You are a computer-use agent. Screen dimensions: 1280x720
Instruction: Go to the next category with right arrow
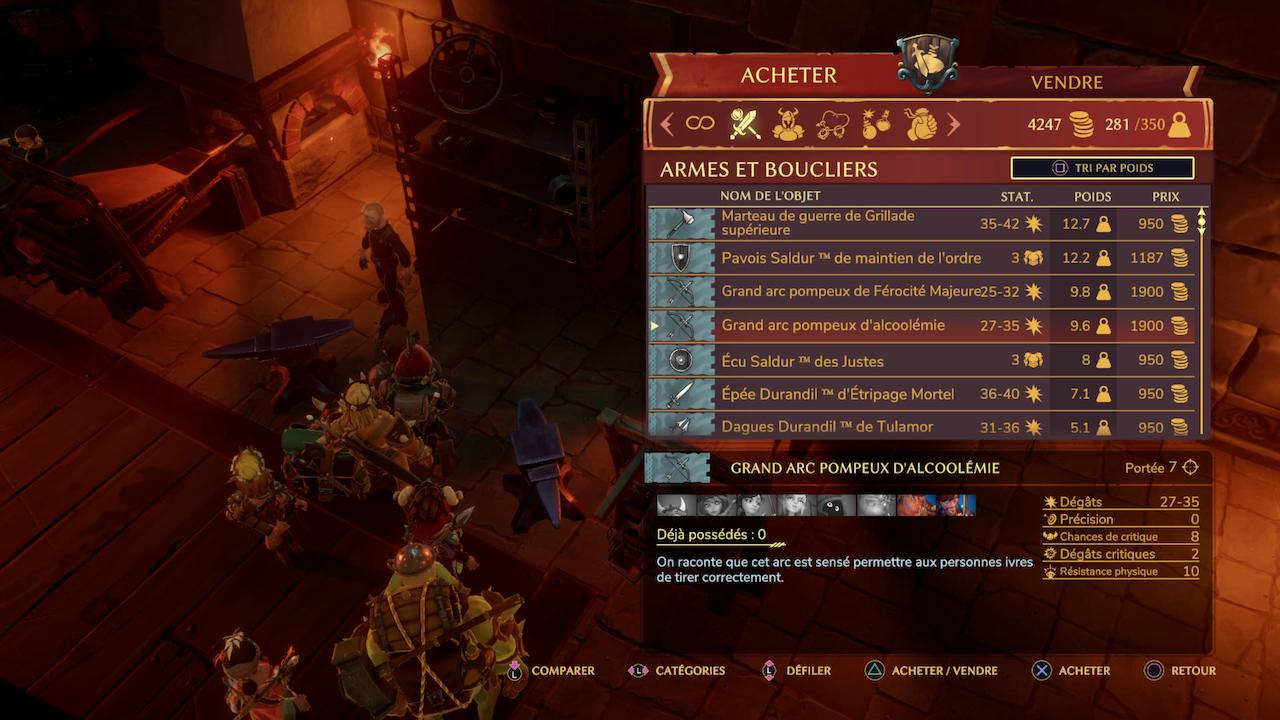pyautogui.click(x=953, y=124)
